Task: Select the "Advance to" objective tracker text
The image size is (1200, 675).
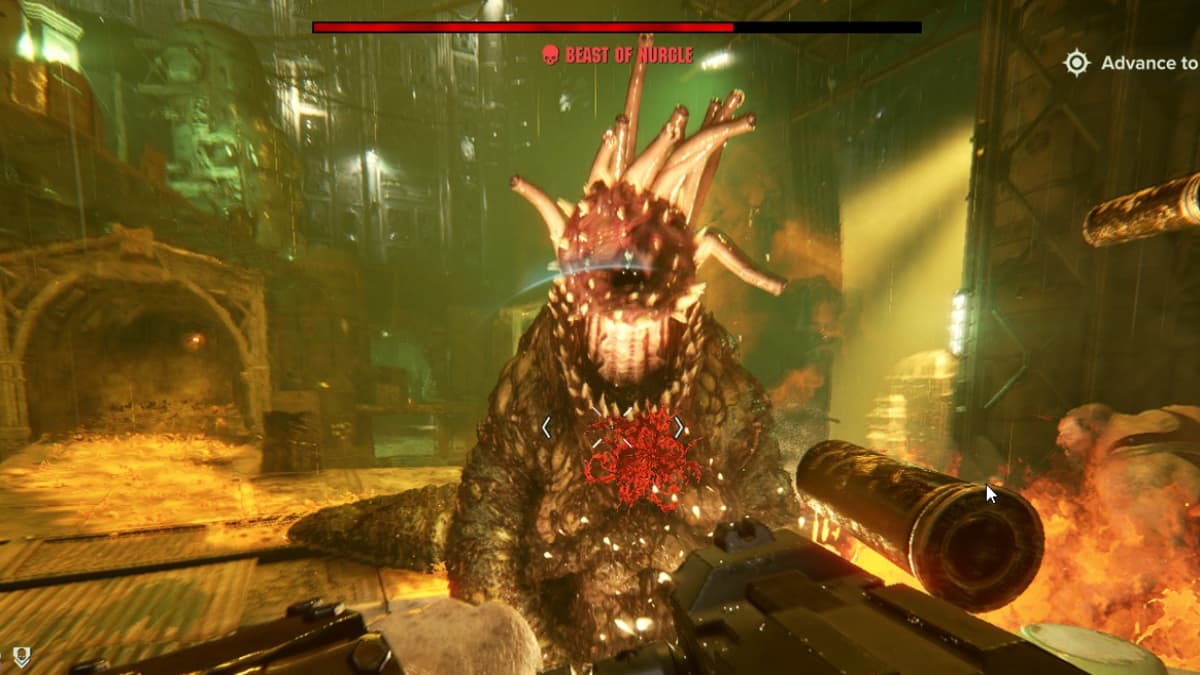Action: click(1148, 63)
